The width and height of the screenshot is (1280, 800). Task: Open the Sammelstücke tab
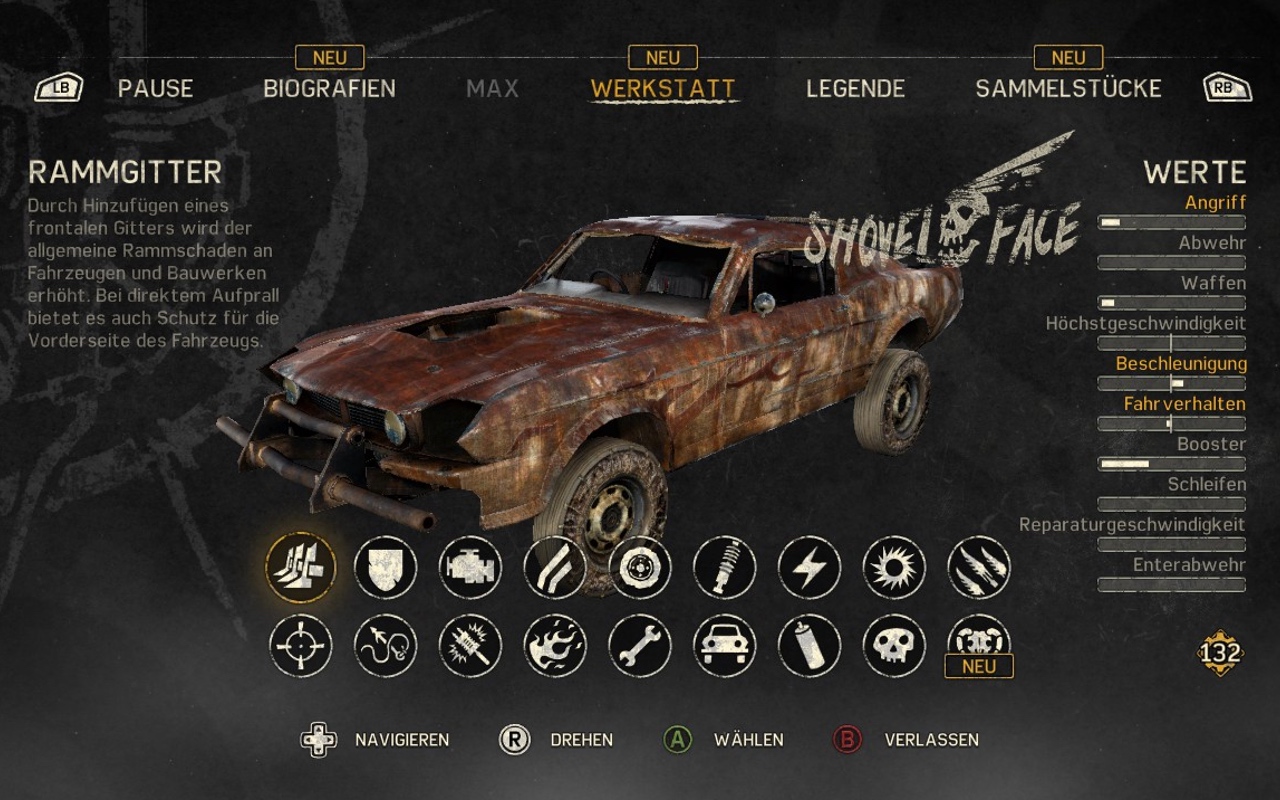(x=1068, y=88)
